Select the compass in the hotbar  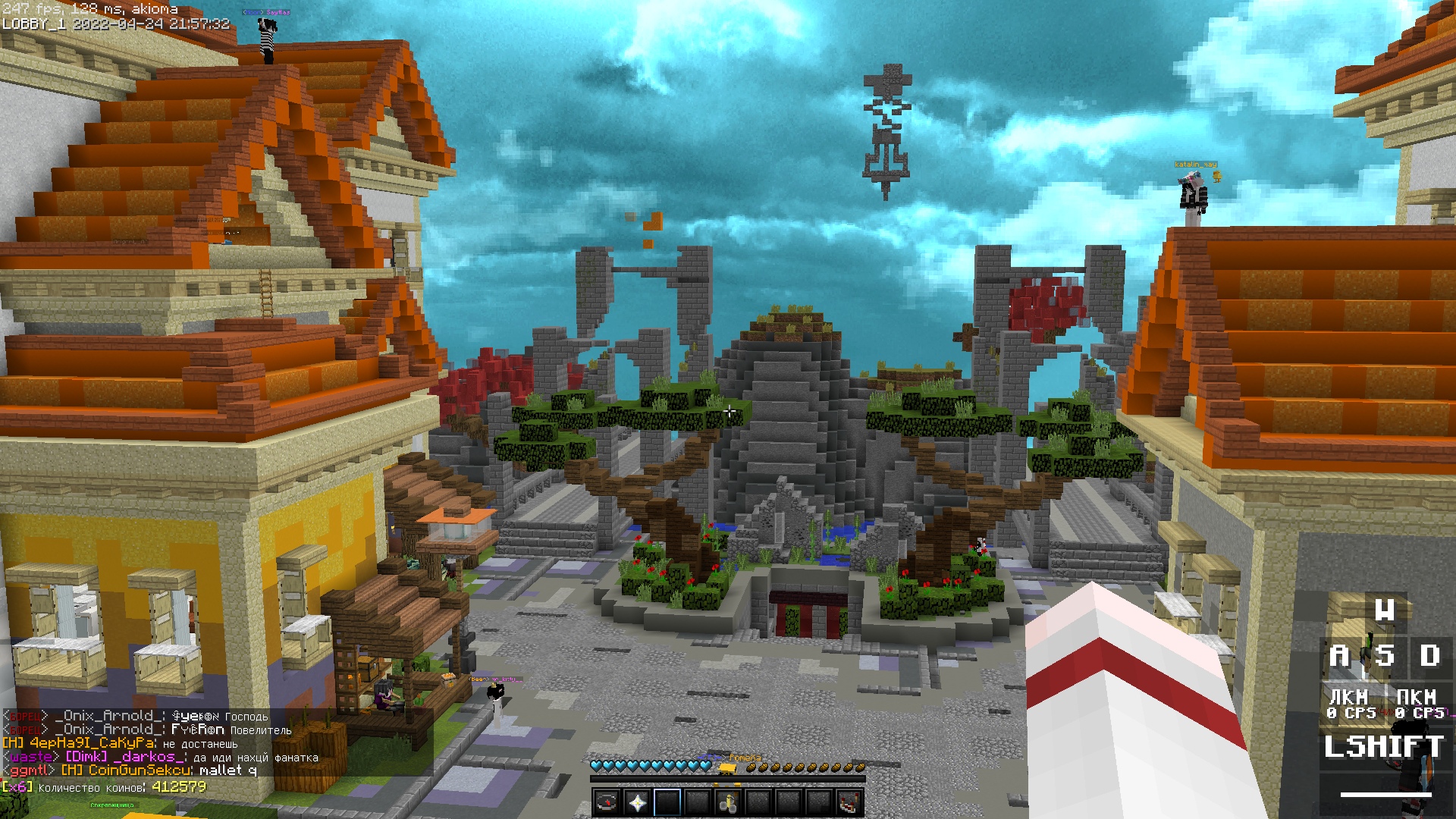point(607,802)
